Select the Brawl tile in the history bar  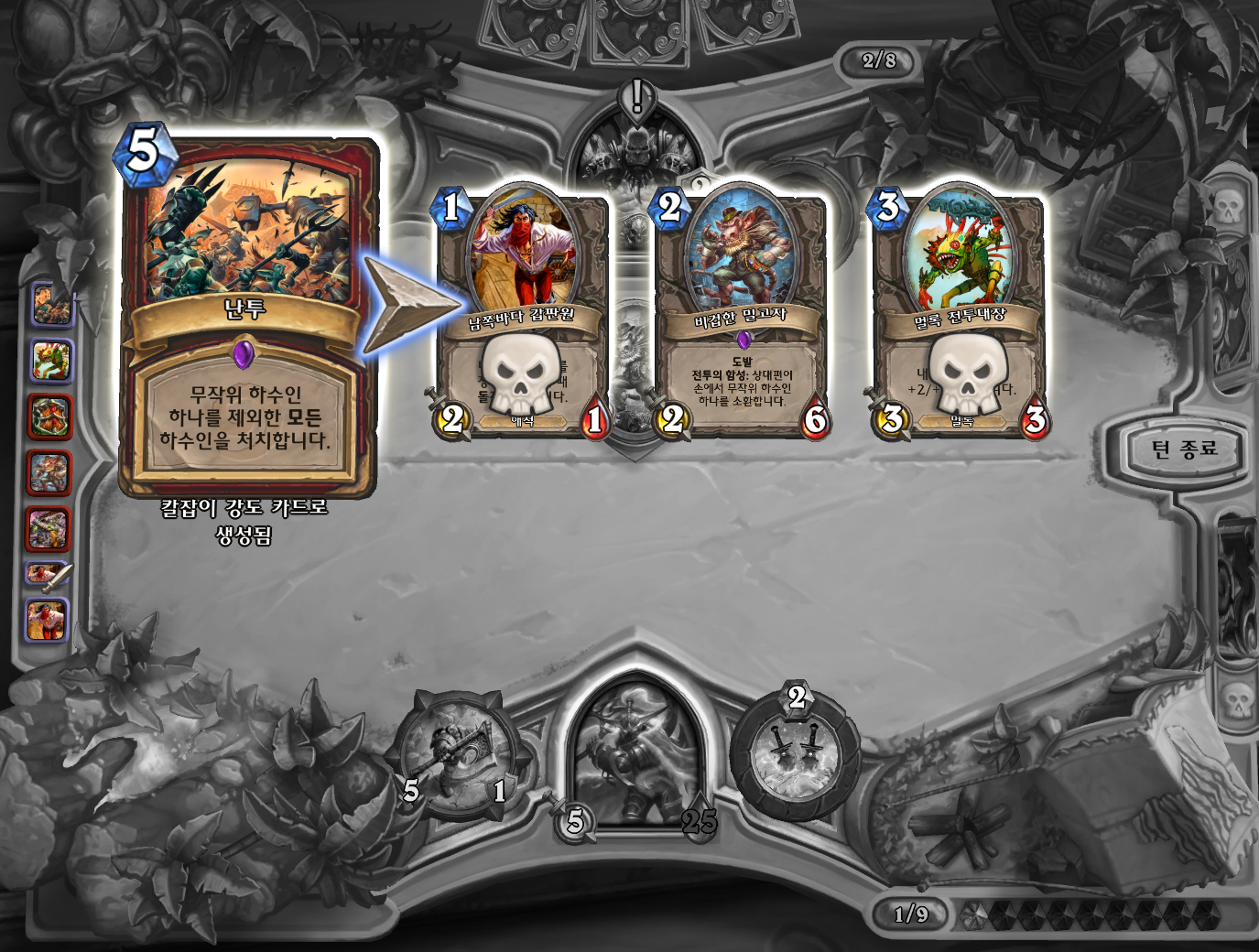click(51, 304)
